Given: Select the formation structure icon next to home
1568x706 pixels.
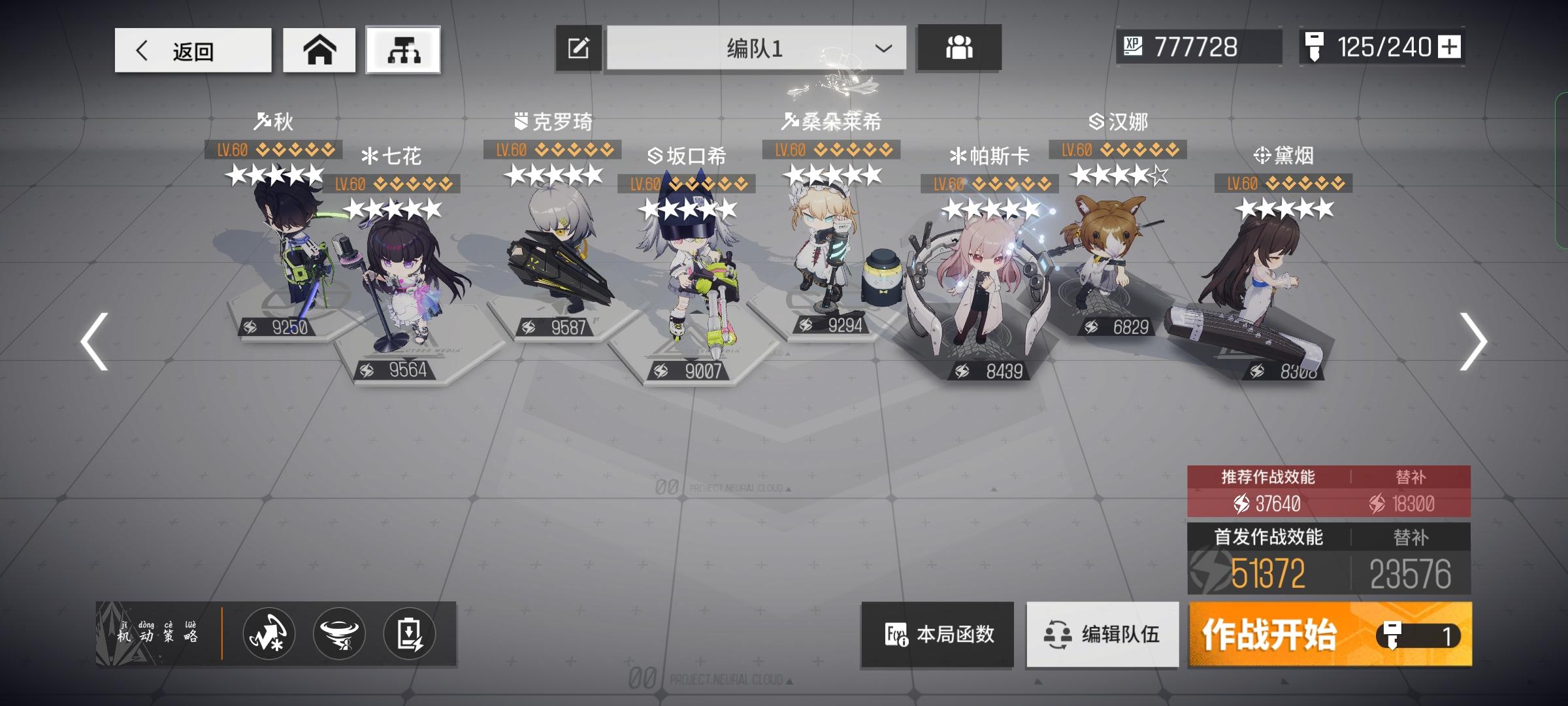Looking at the screenshot, I should click(x=403, y=48).
